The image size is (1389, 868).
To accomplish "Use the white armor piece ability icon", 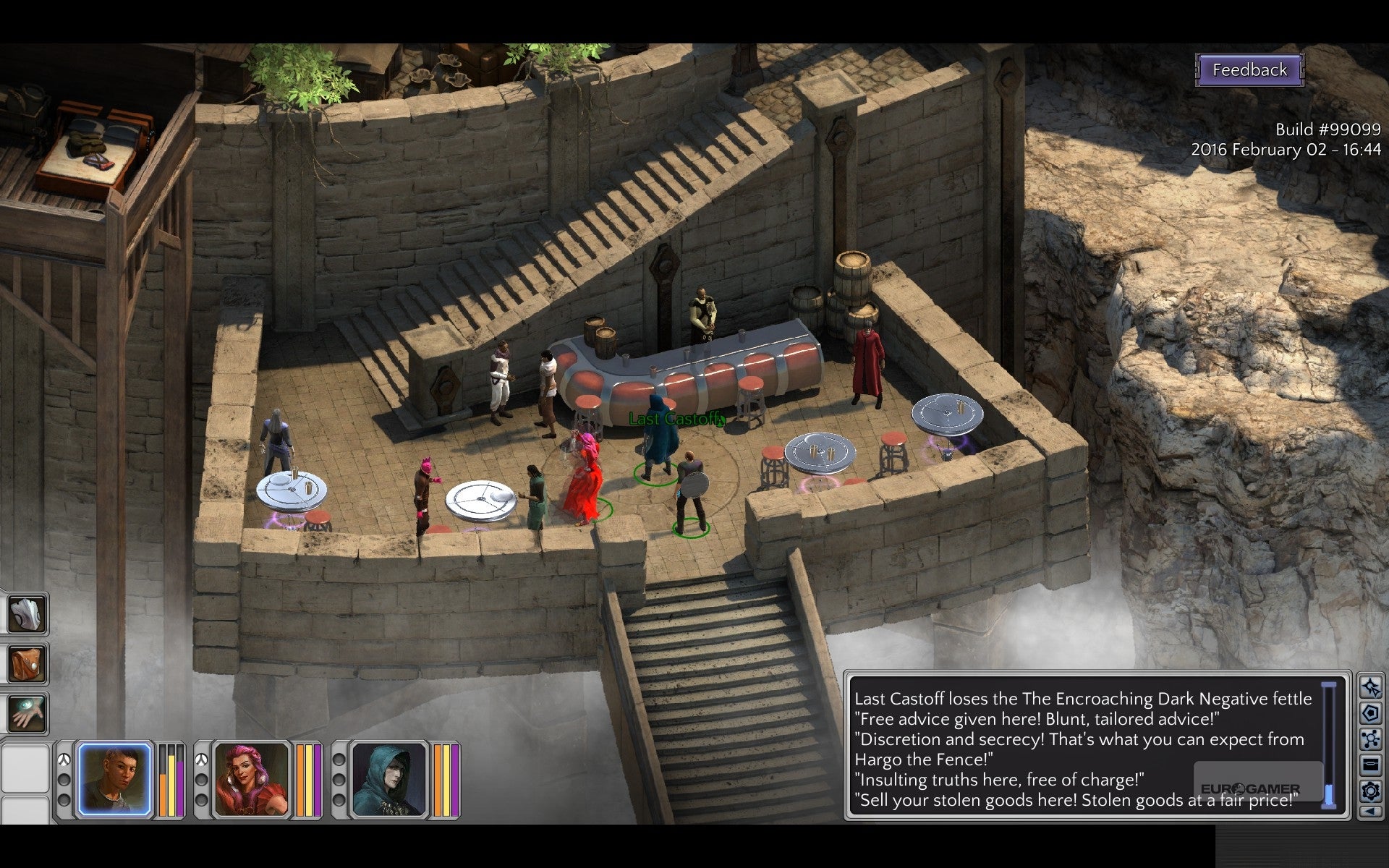I will coord(26,614).
